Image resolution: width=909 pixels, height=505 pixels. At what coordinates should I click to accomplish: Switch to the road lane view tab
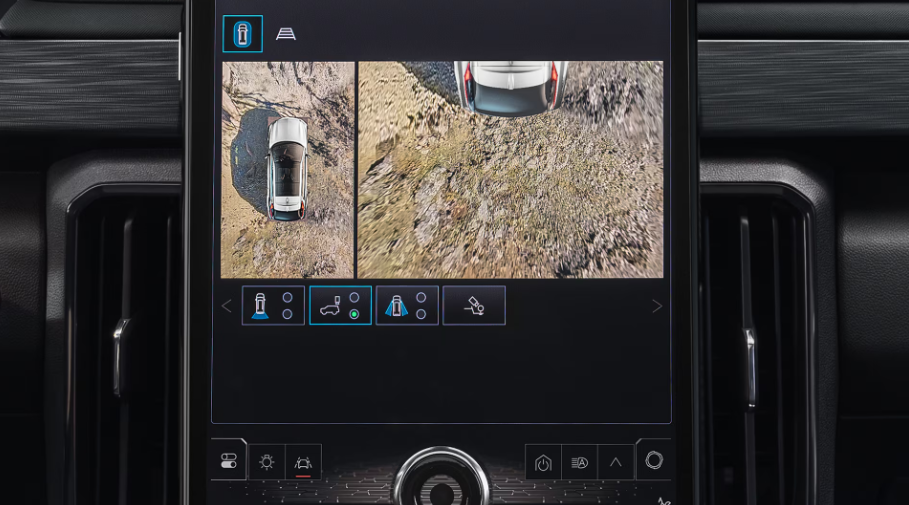pyautogui.click(x=286, y=34)
